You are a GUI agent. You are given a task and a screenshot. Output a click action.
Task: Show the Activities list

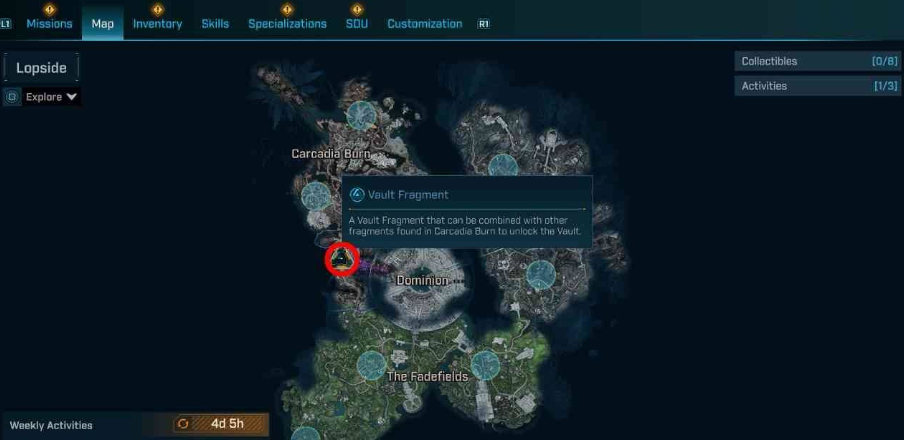click(817, 86)
